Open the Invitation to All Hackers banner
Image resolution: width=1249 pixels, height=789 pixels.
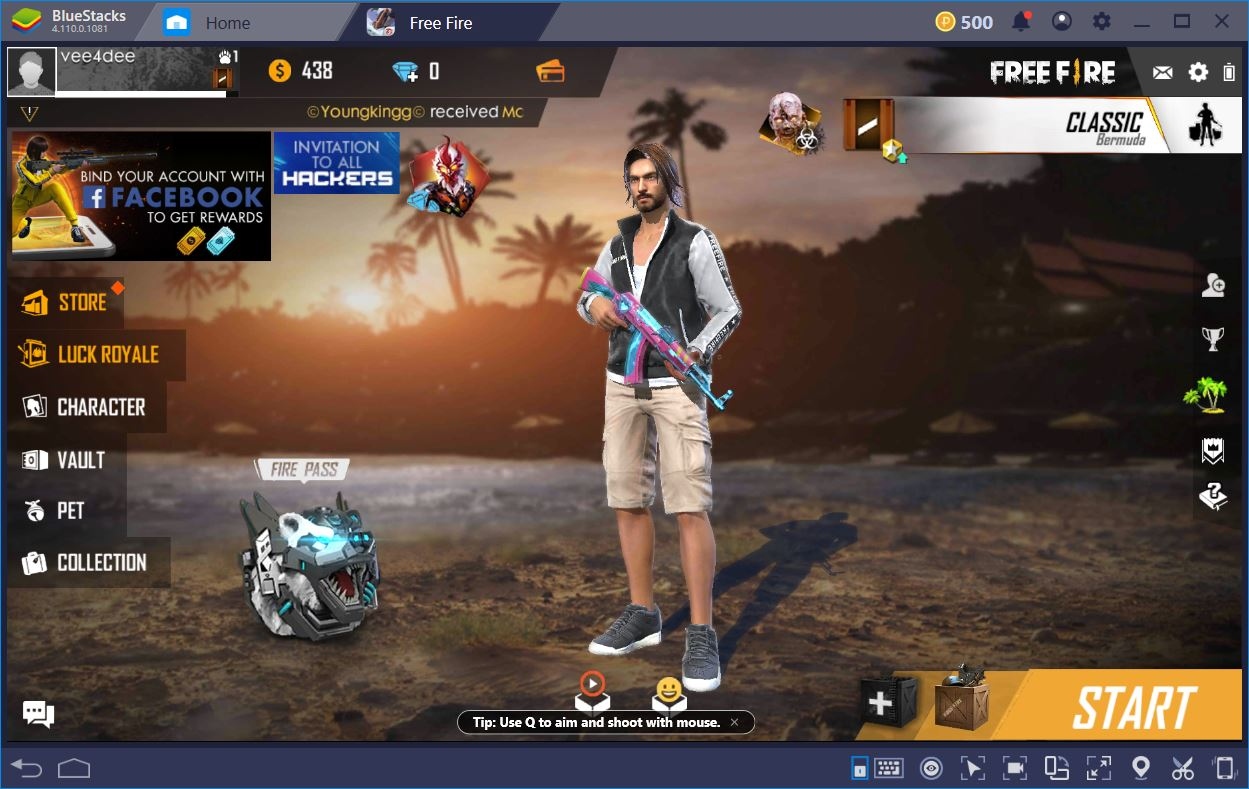pyautogui.click(x=336, y=163)
